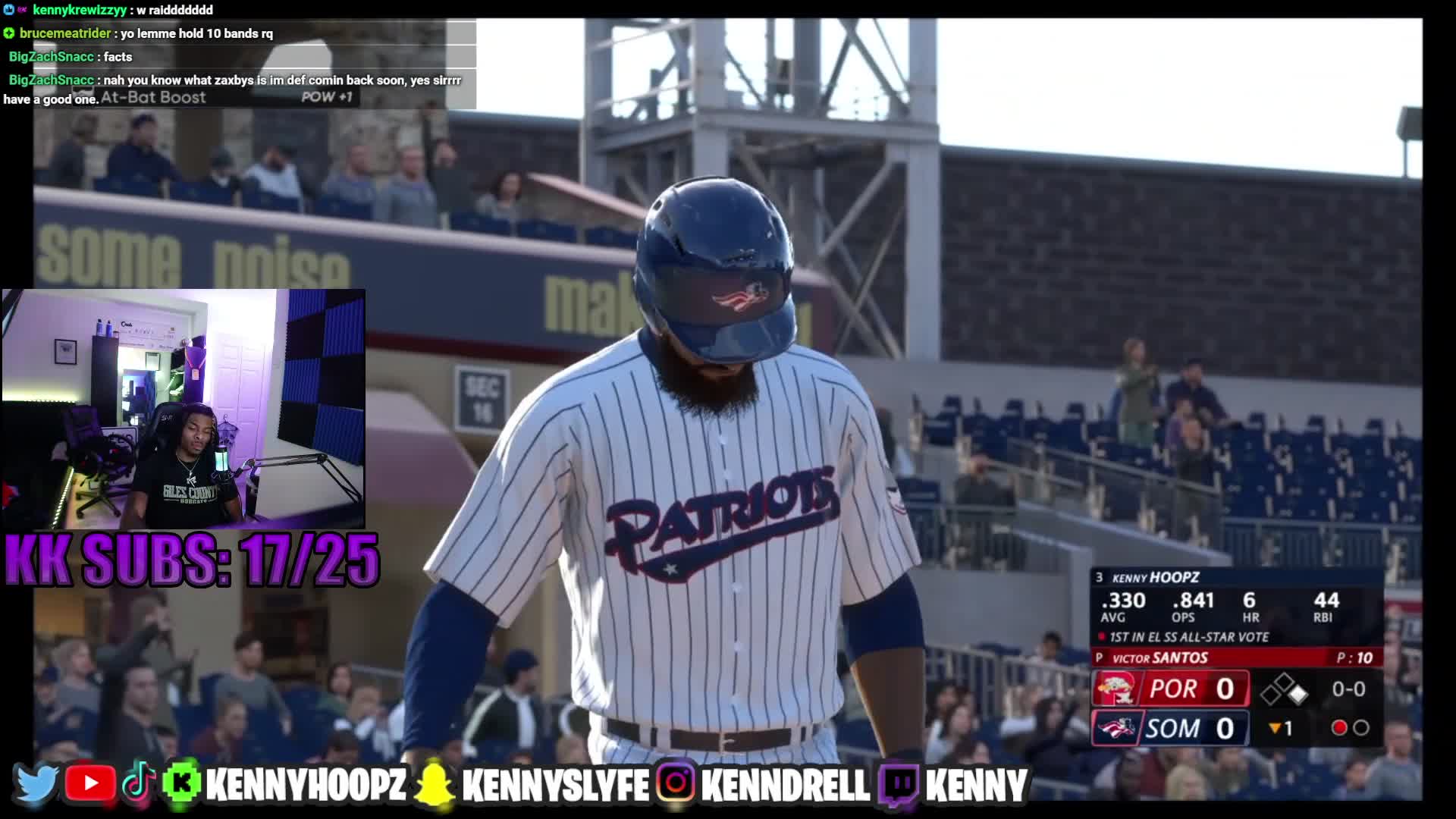
Task: Click the Somerset Patriots logo on the scoreboard
Action: point(1115,729)
